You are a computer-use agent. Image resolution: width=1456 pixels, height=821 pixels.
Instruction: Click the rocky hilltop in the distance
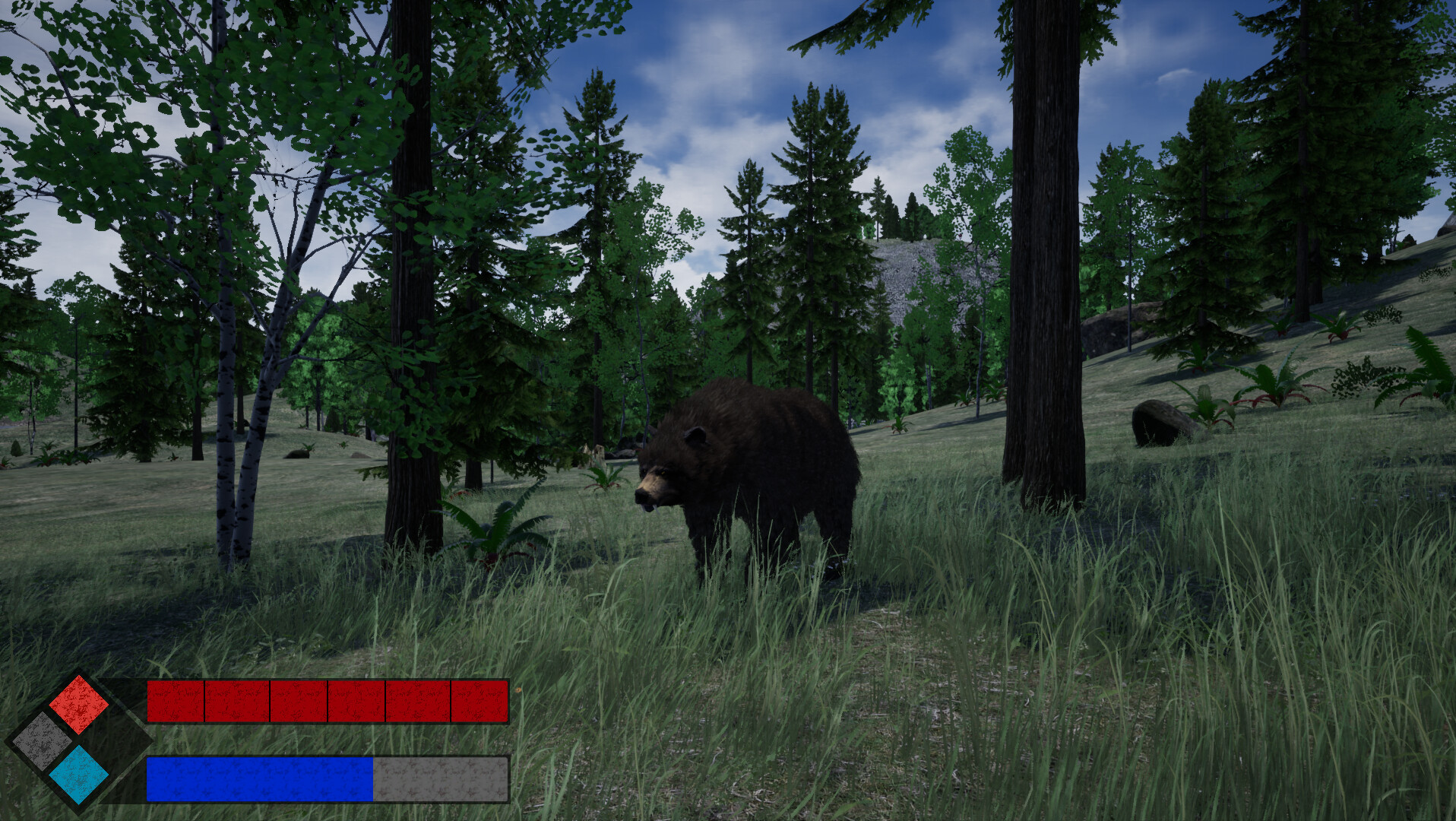[x=904, y=251]
